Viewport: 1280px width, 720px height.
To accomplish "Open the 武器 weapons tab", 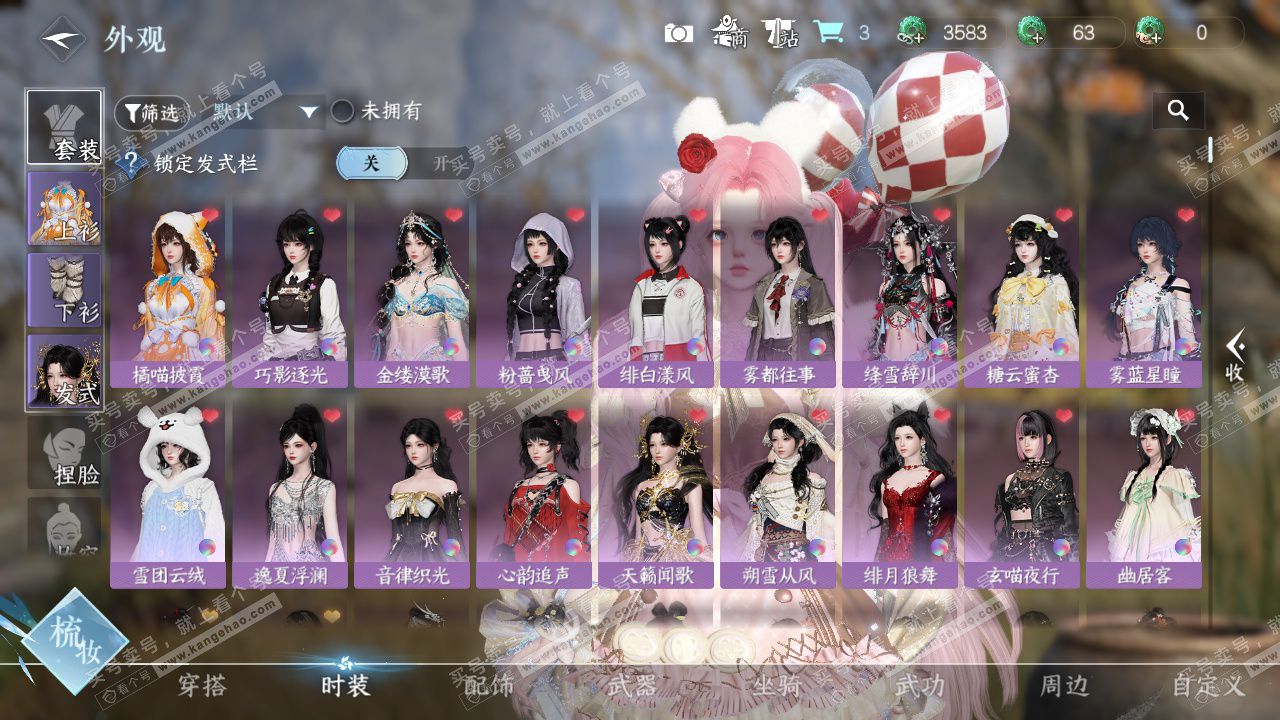I will [632, 686].
